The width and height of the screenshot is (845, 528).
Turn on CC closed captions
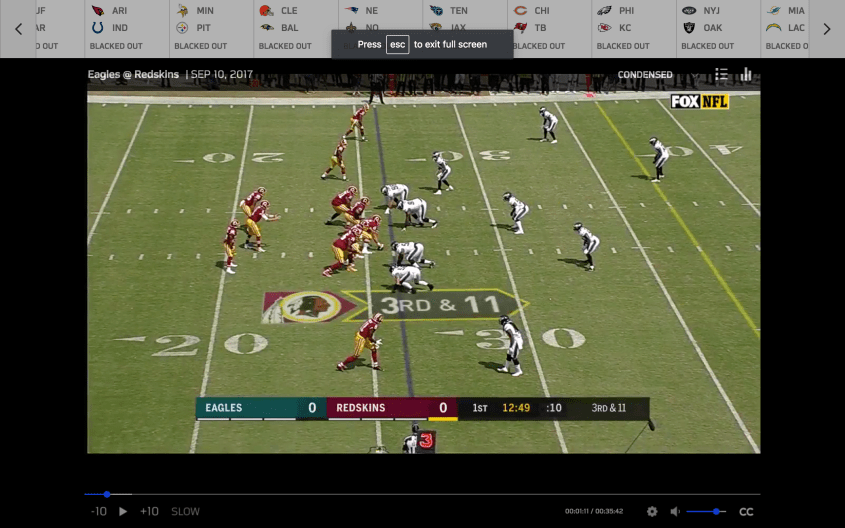(x=746, y=511)
